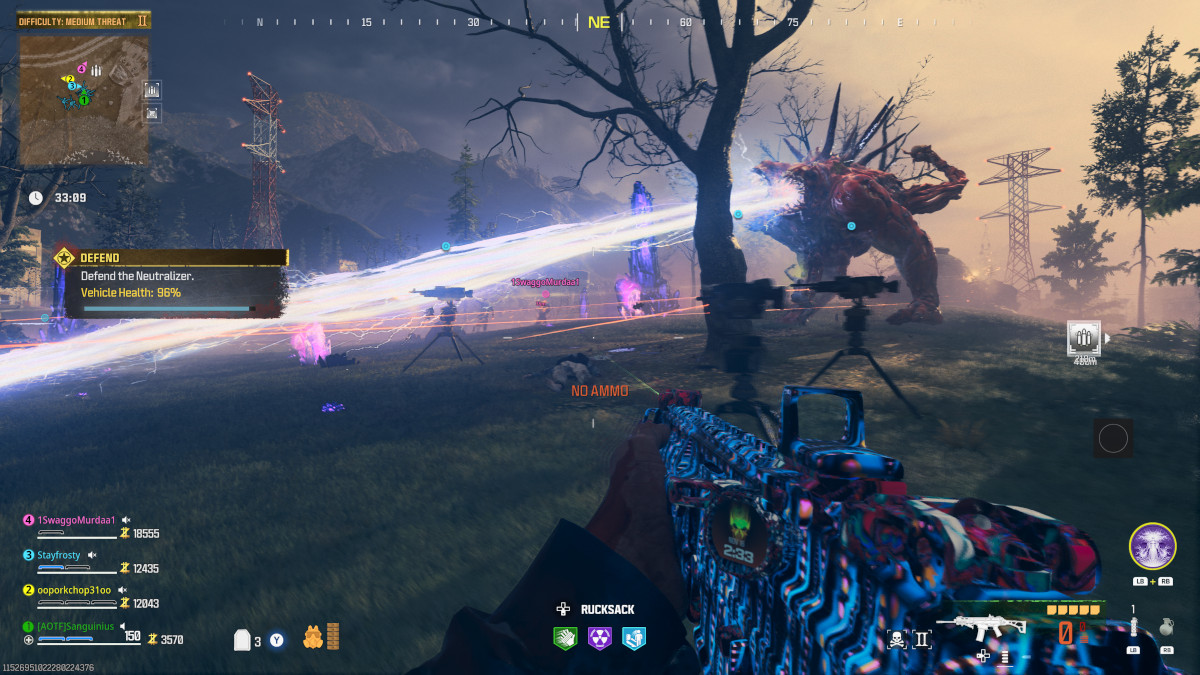Select the lethal frag grenade slot
1200x675 pixels.
tap(1166, 629)
